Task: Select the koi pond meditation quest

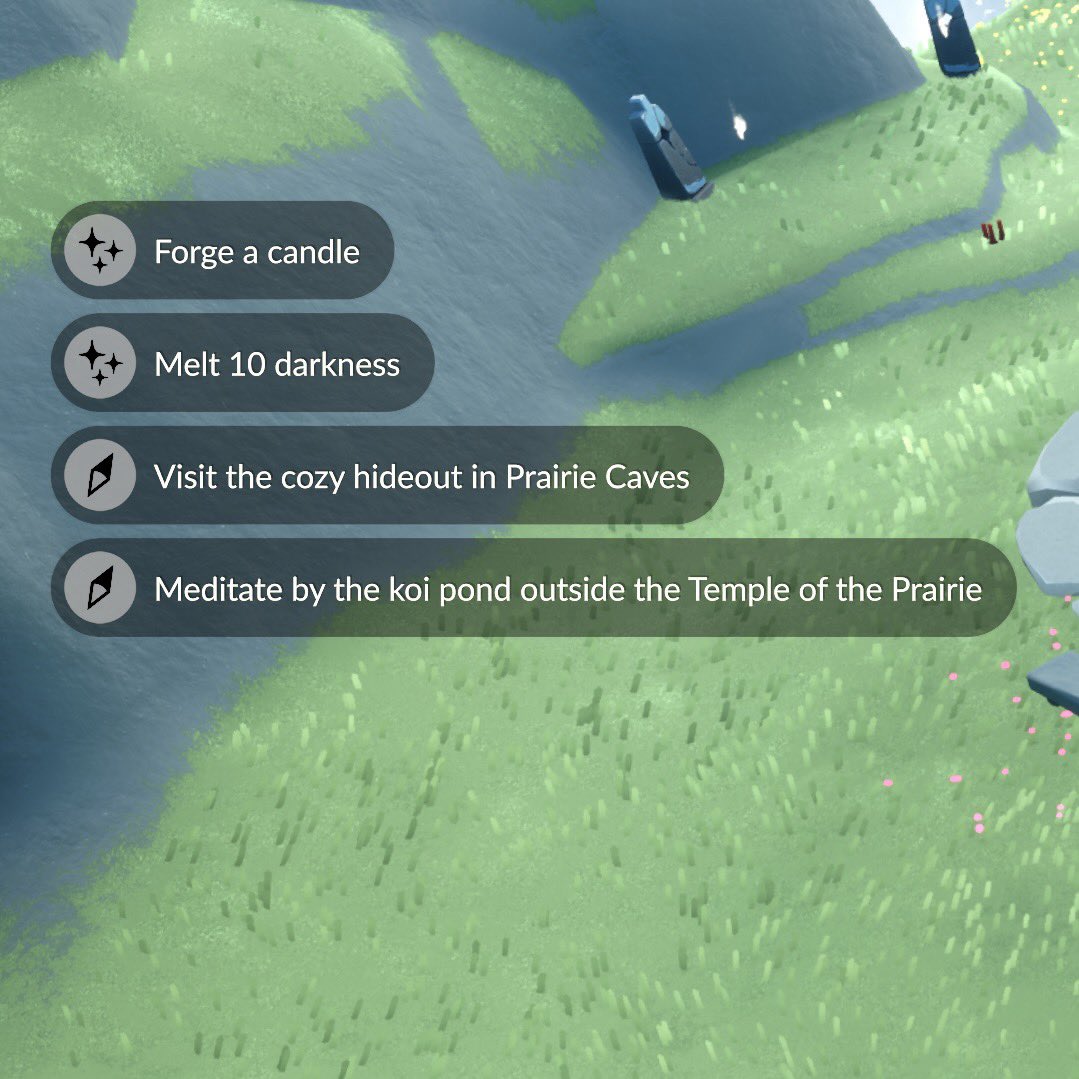Action: pos(533,589)
